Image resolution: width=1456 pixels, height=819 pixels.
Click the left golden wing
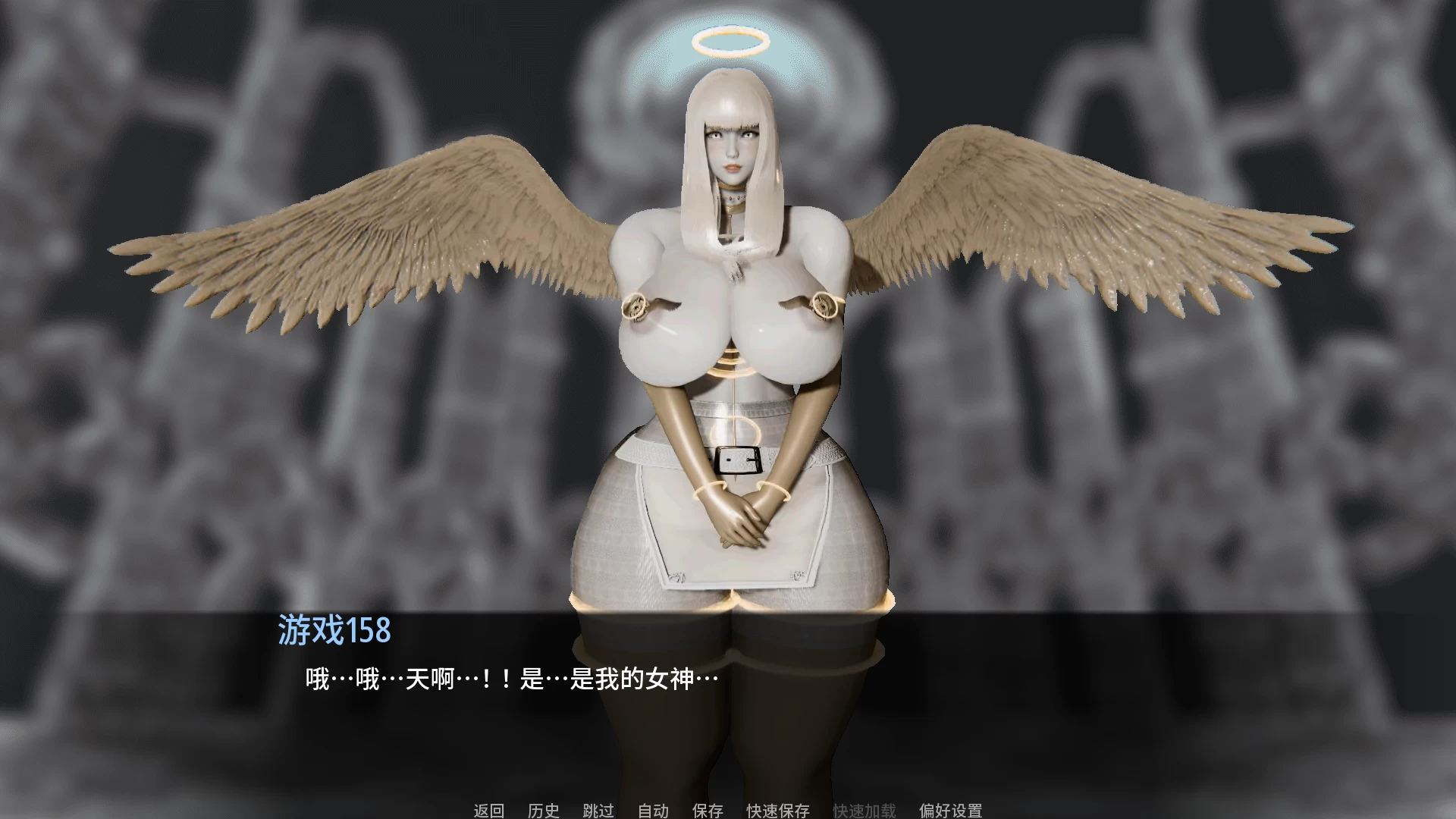(379, 227)
